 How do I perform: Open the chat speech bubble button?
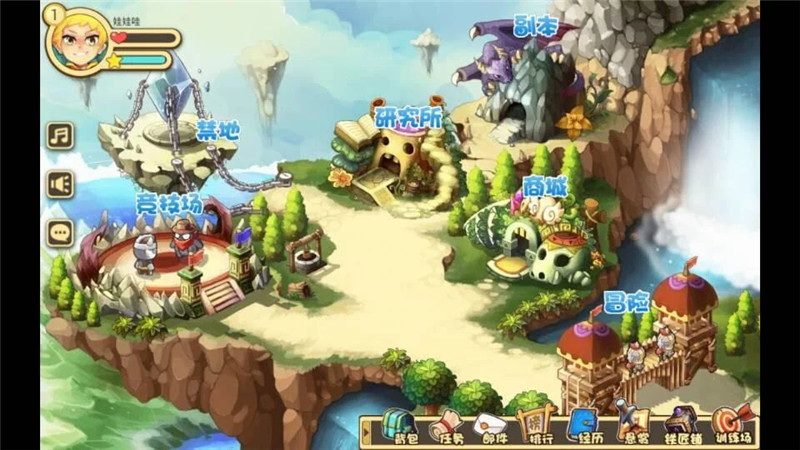[61, 232]
